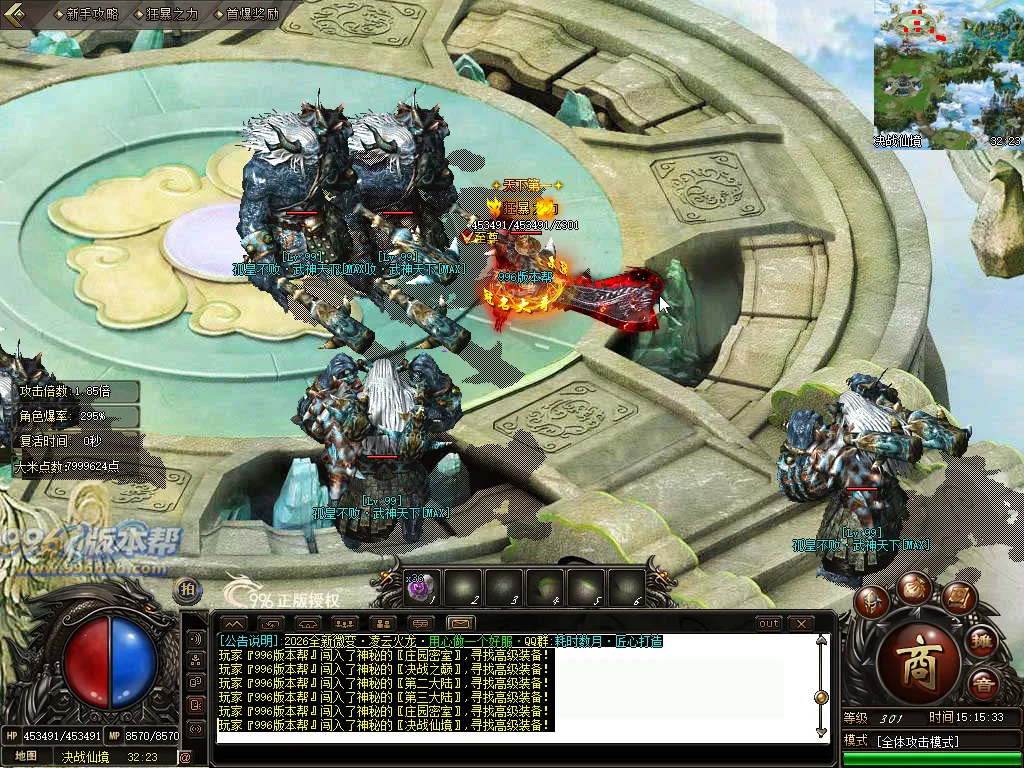The height and width of the screenshot is (768, 1024).
Task: Click the 拍 auction round button
Action: (x=187, y=590)
